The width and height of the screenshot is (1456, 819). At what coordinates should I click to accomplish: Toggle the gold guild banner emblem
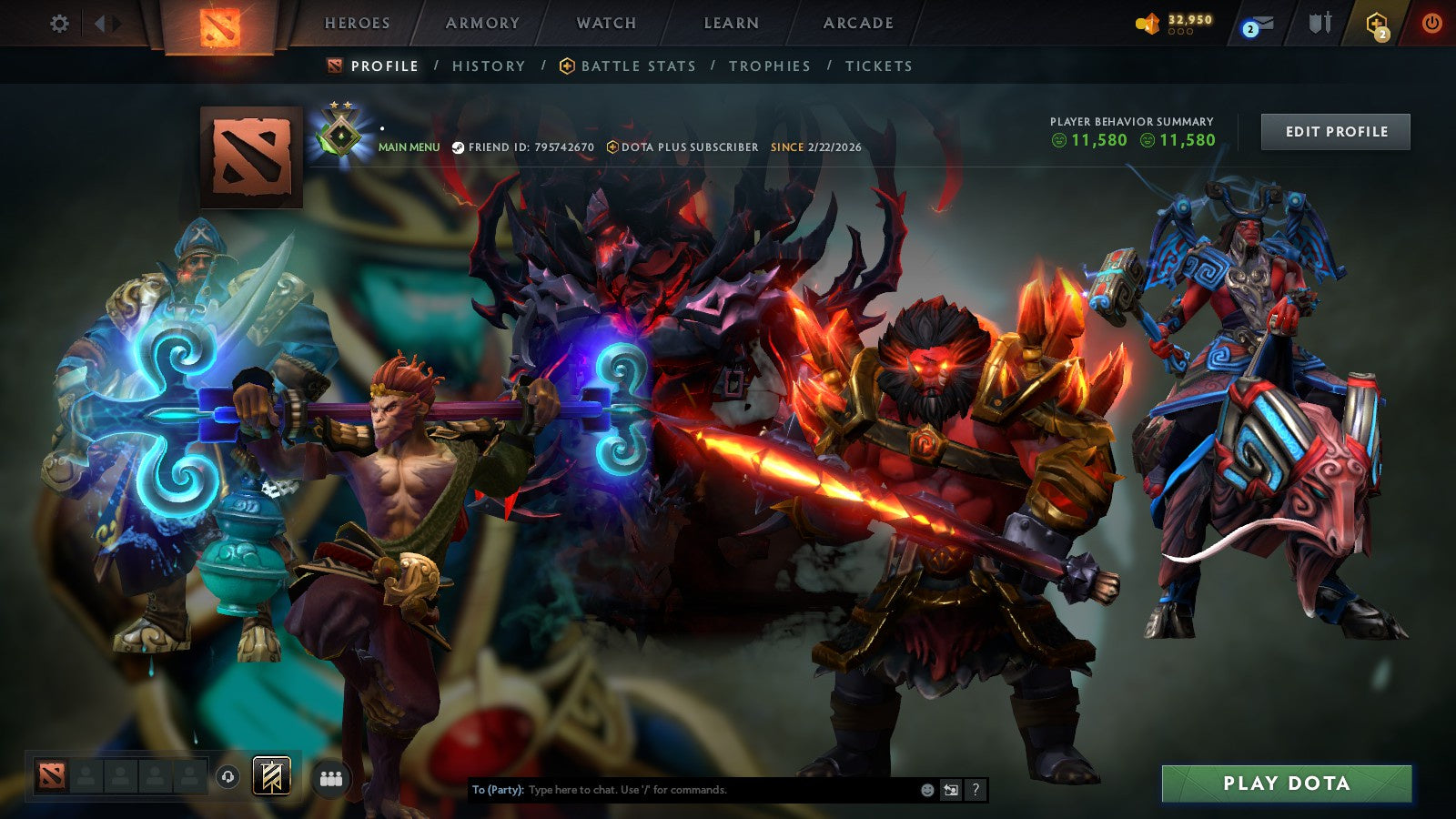point(271,776)
